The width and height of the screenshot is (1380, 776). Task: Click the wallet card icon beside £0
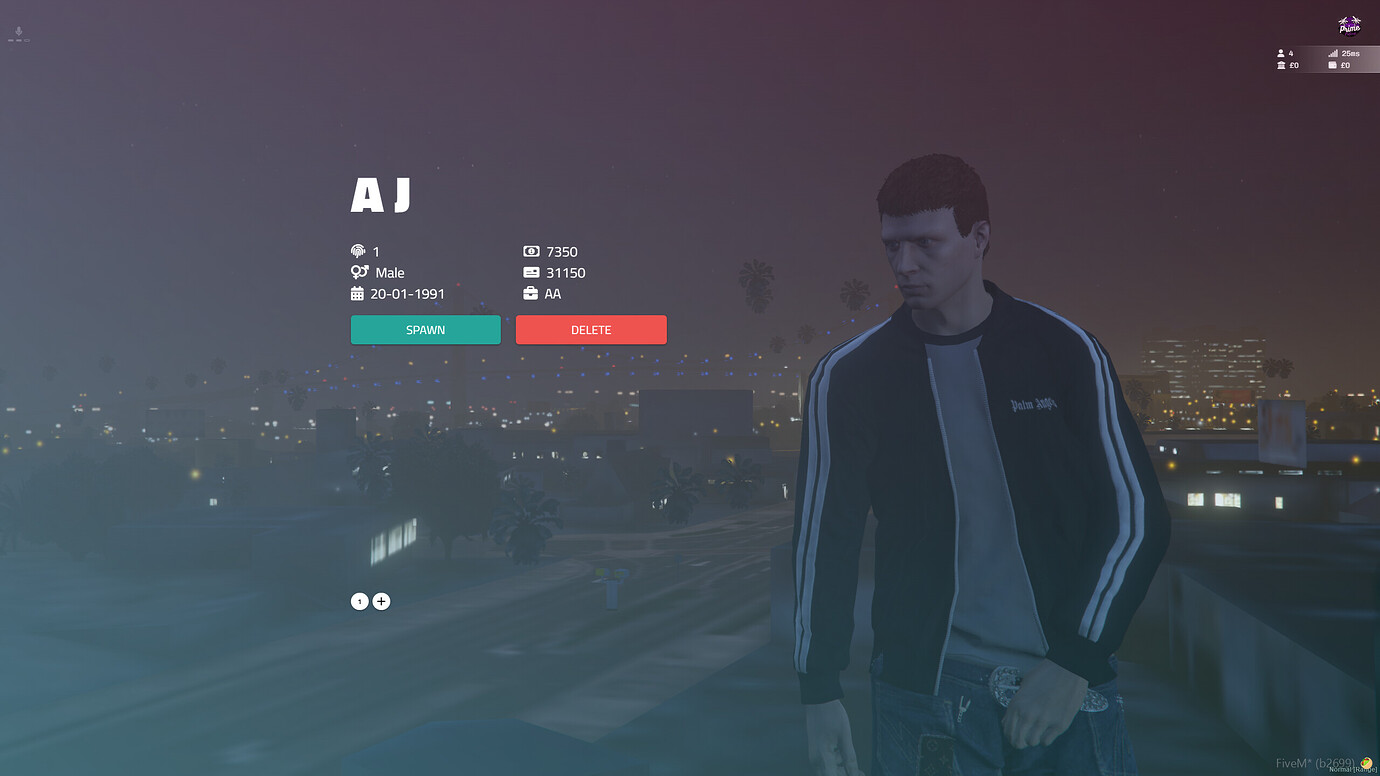[x=1334, y=65]
